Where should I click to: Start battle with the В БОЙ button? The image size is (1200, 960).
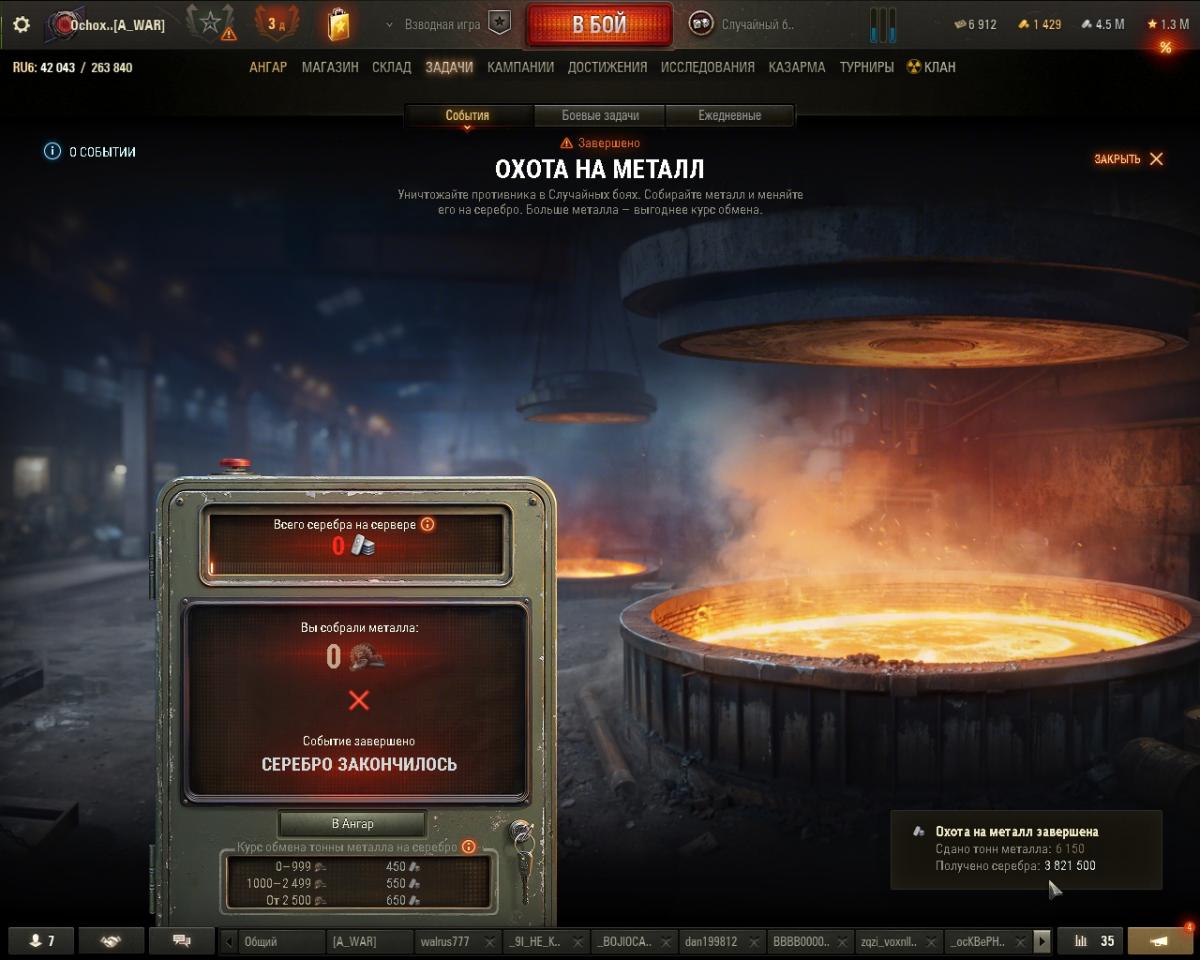point(599,25)
